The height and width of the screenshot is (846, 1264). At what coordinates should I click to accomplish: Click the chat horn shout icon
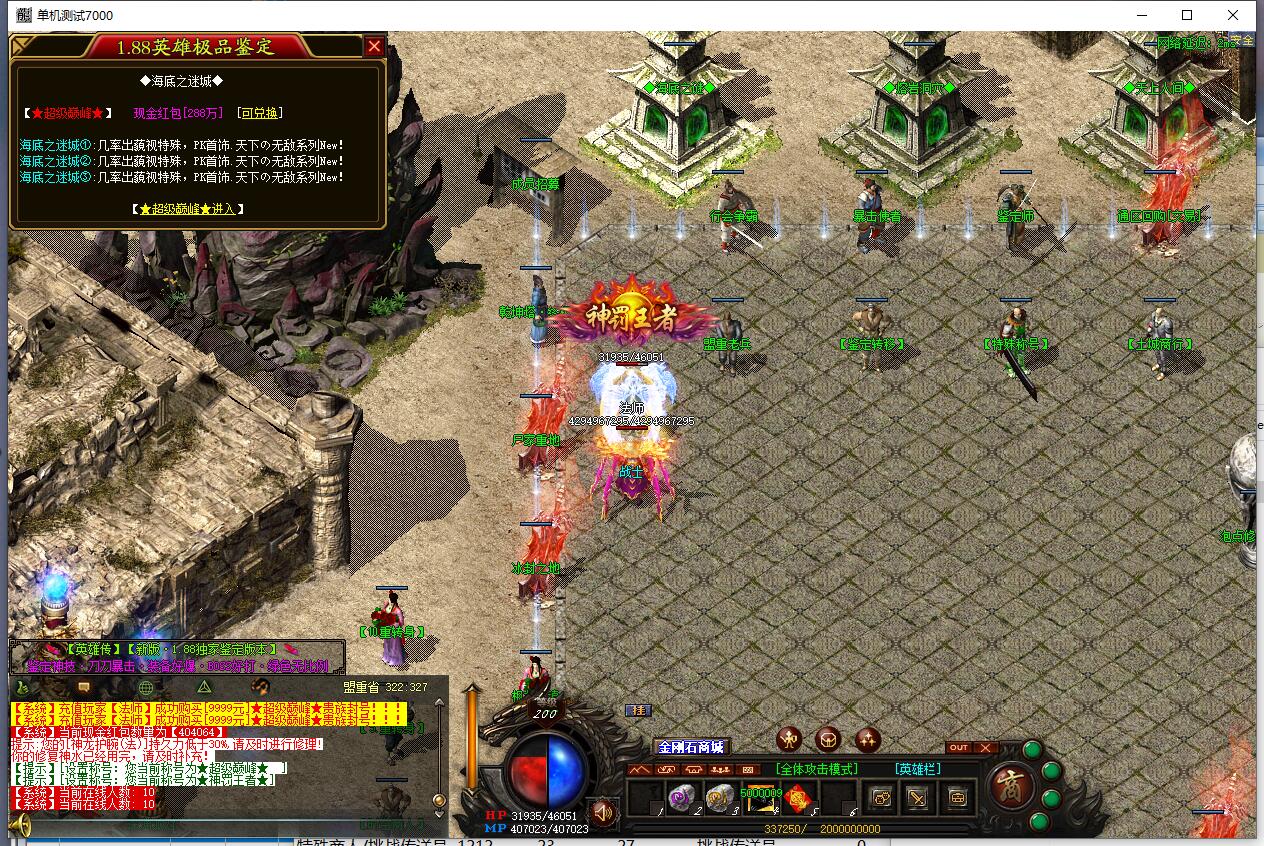tap(20, 826)
